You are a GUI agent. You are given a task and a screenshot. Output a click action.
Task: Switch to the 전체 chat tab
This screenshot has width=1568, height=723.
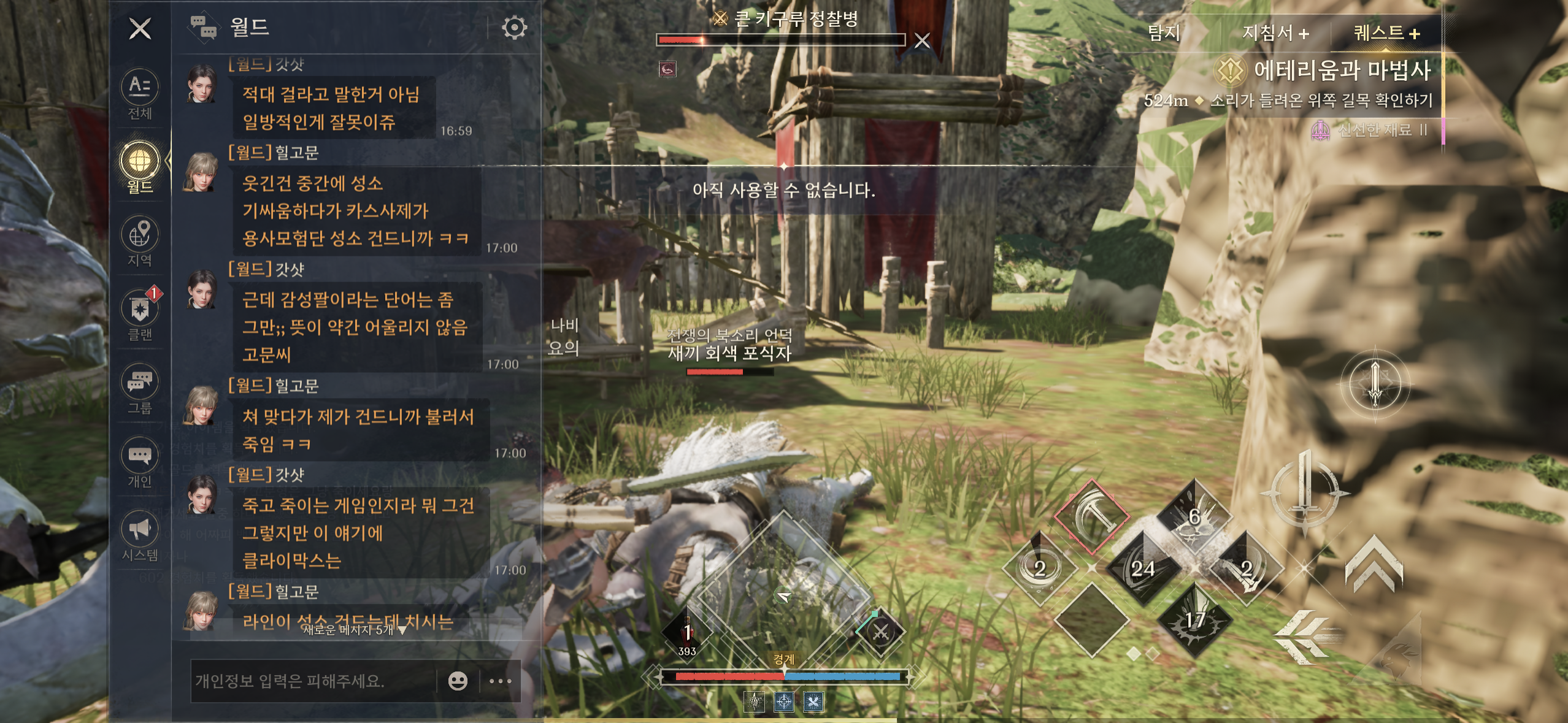[140, 94]
